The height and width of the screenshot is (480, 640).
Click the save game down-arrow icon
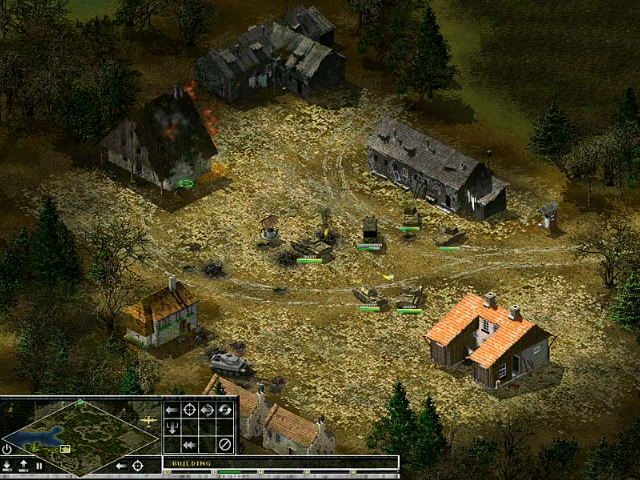pyautogui.click(x=8, y=466)
